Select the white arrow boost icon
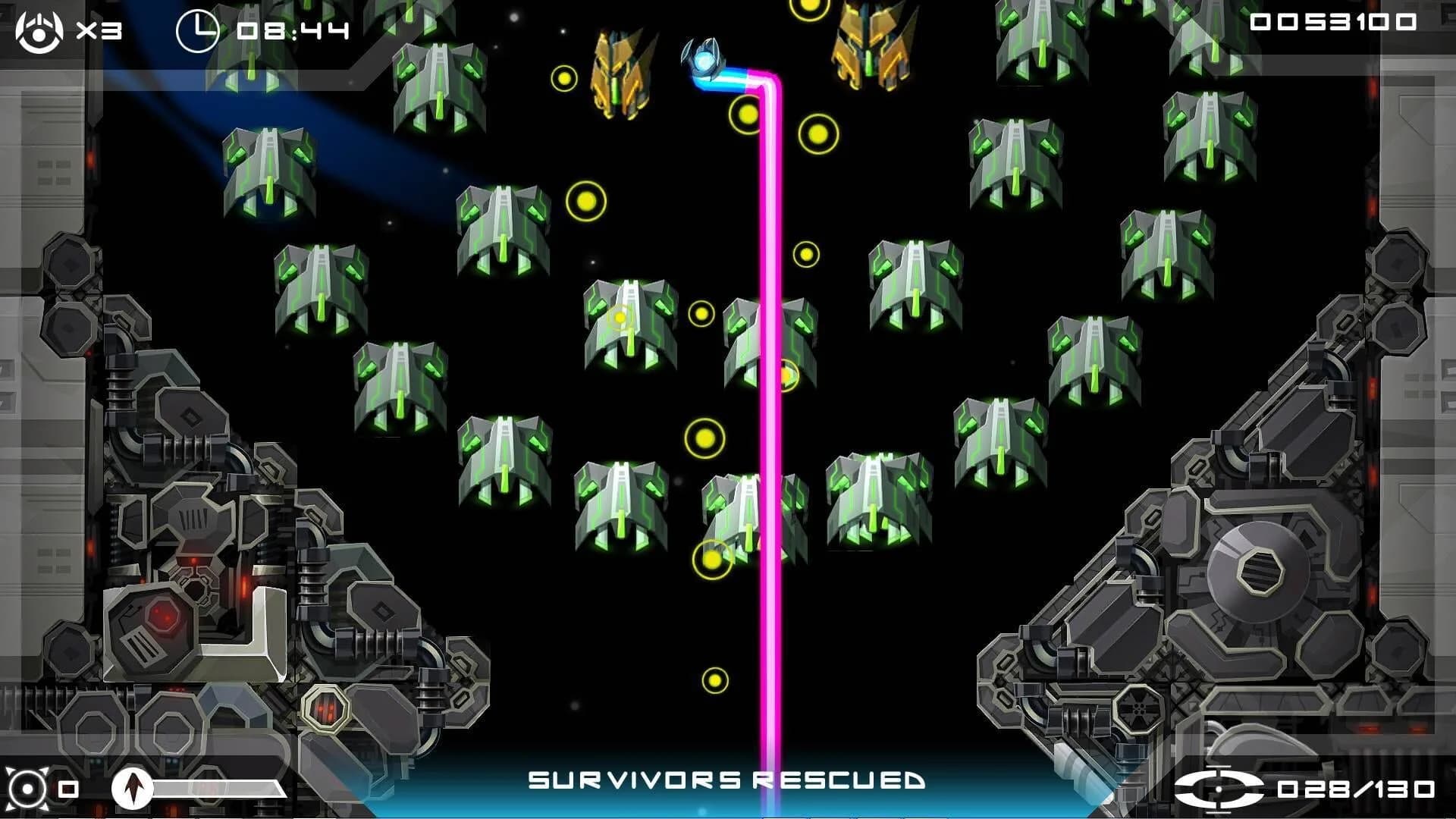 tap(133, 789)
